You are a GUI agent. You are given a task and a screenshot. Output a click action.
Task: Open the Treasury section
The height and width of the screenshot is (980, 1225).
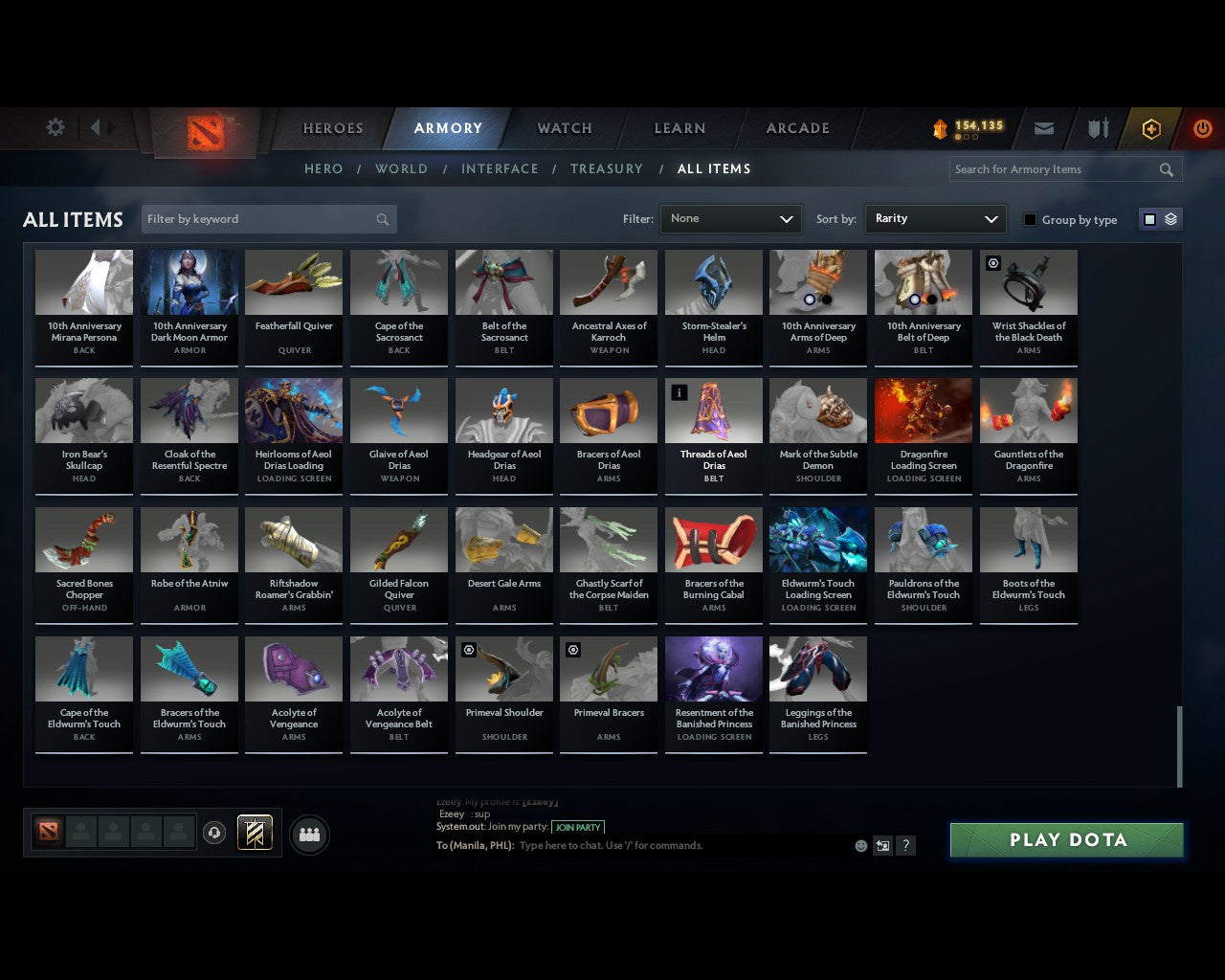tap(606, 168)
